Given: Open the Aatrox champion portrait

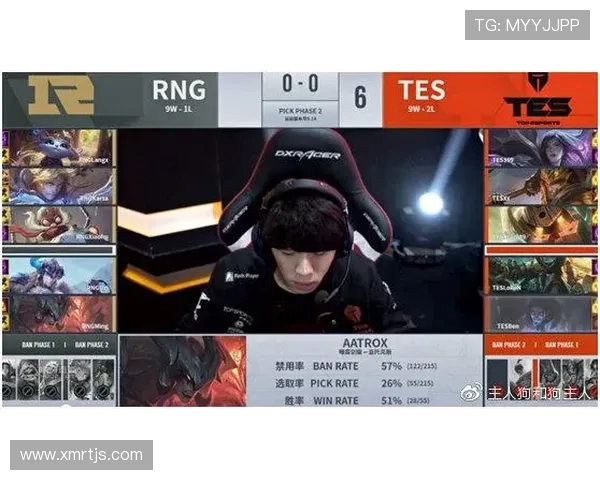Looking at the screenshot, I should [182, 369].
